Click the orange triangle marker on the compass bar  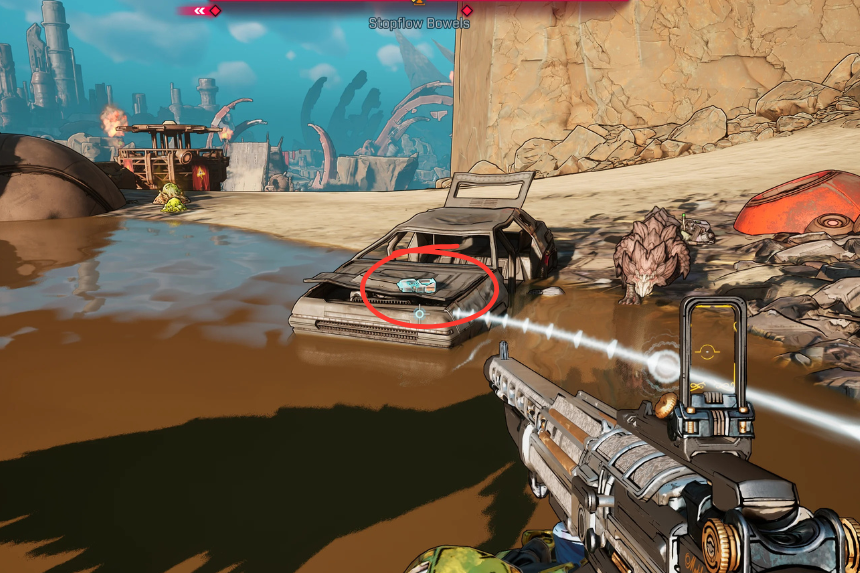pos(419,2)
